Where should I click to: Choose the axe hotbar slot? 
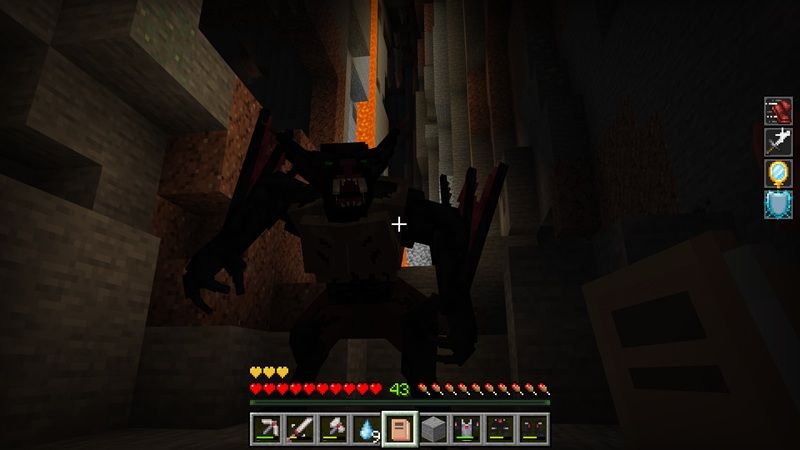click(x=332, y=430)
